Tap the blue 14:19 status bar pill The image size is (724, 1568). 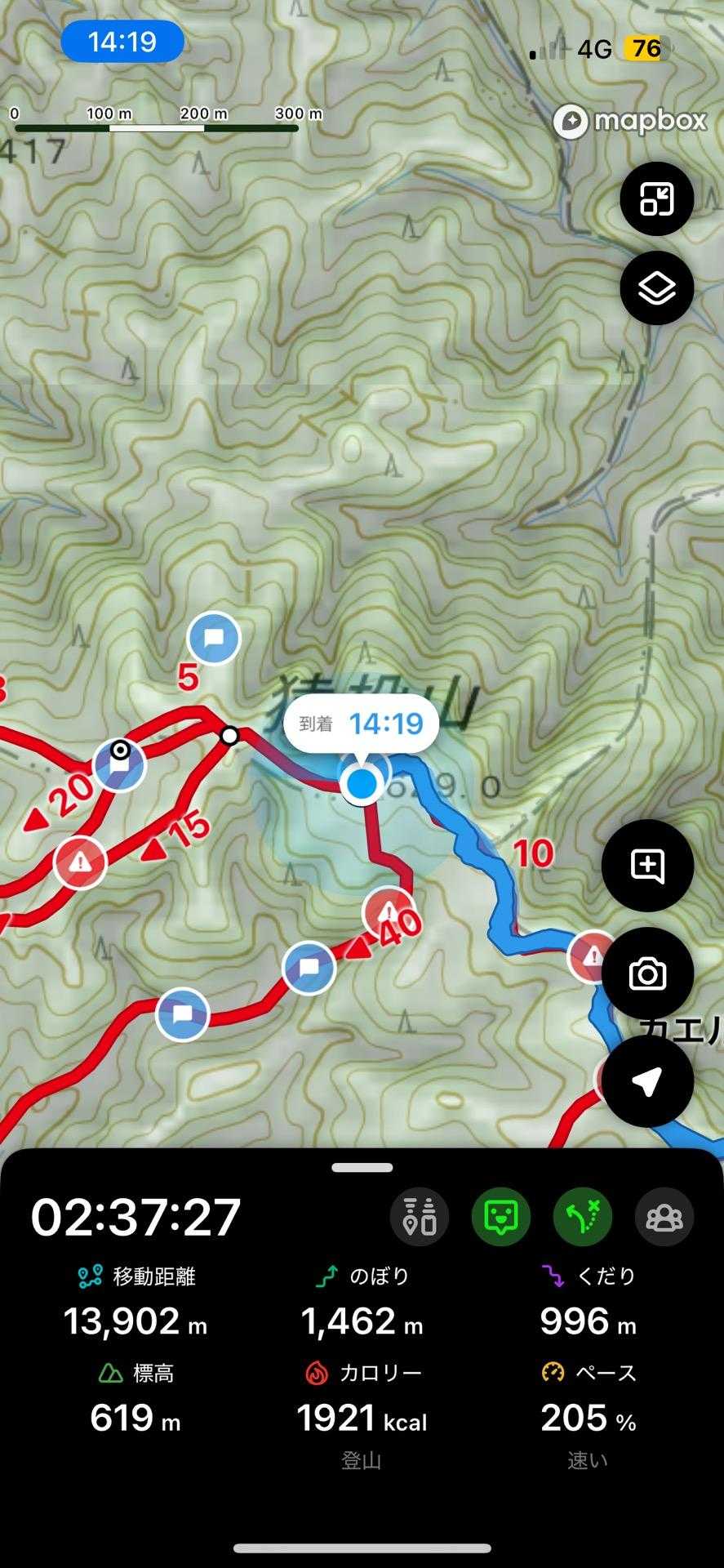(x=122, y=41)
